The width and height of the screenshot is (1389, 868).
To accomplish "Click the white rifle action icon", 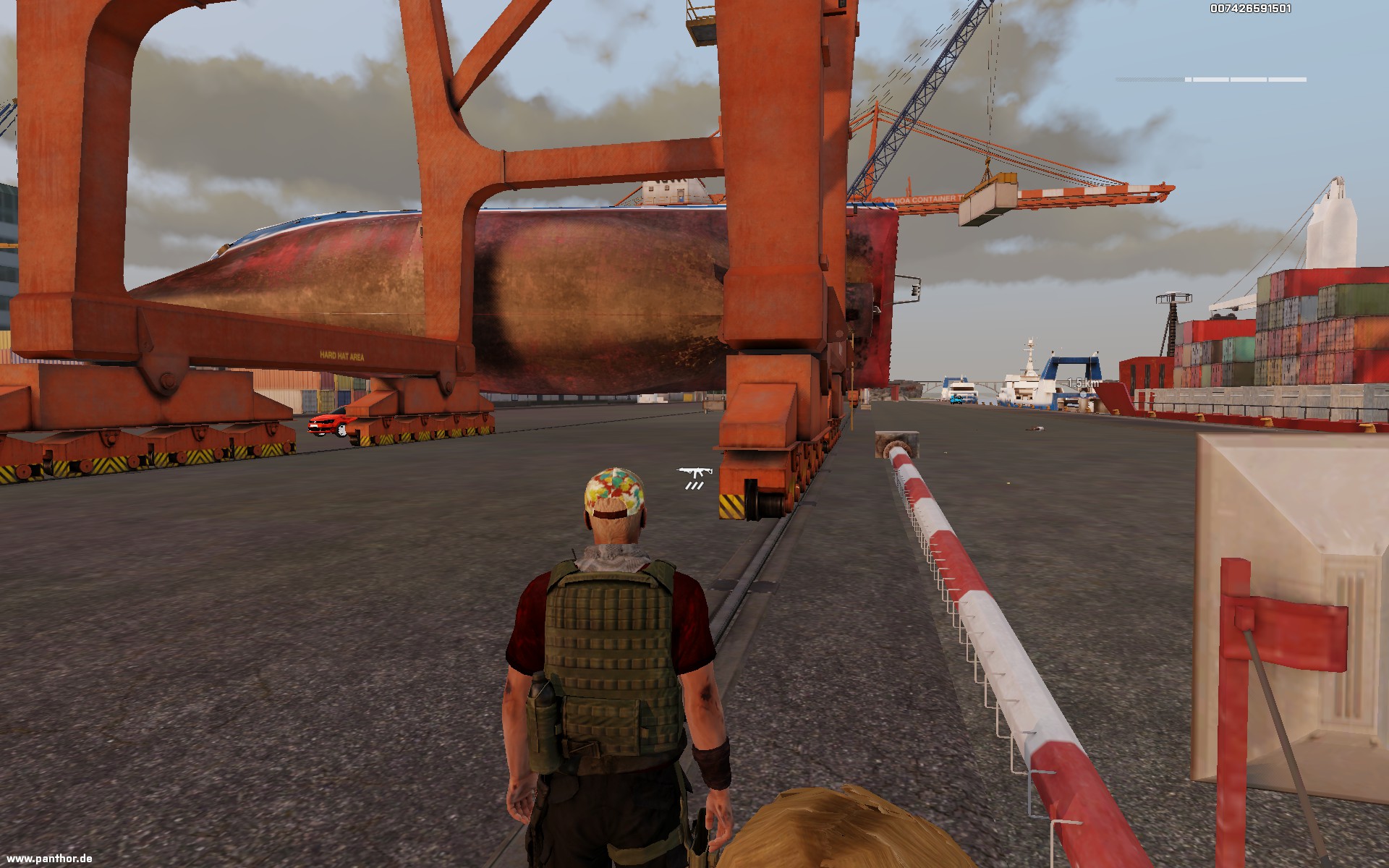I will click(x=695, y=473).
